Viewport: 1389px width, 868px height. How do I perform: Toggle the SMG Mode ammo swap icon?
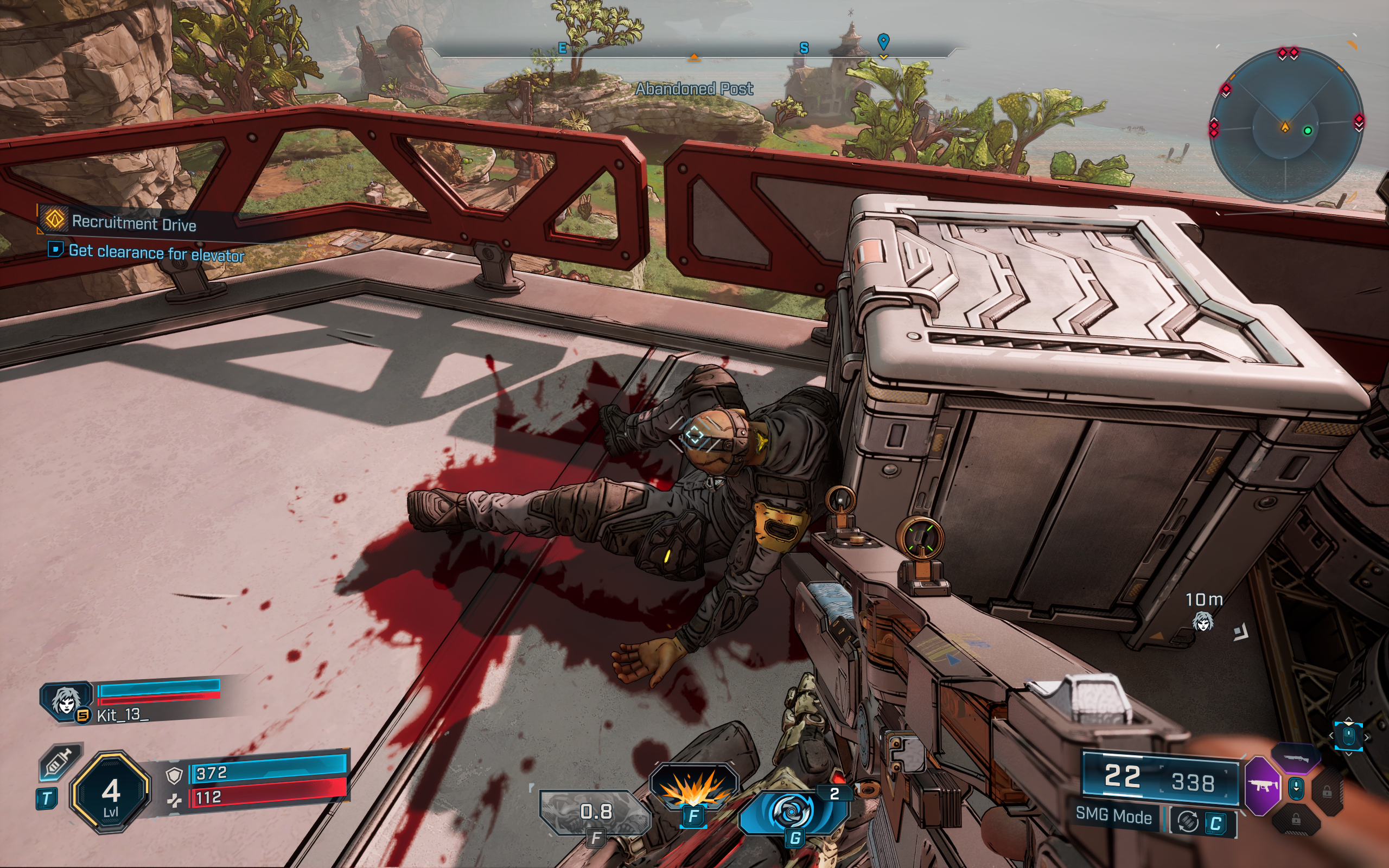pyautogui.click(x=1188, y=822)
